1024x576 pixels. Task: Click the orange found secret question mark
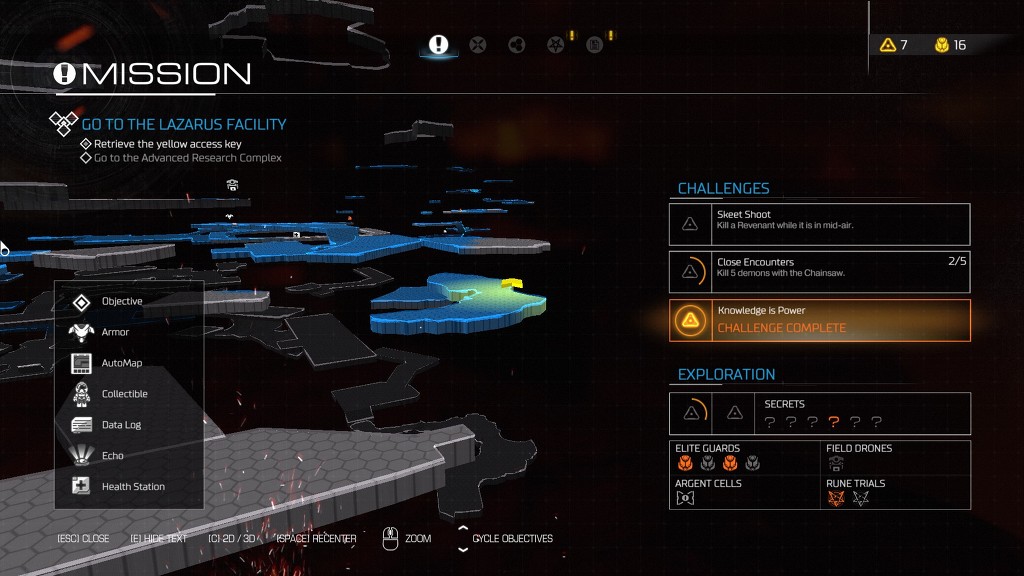pyautogui.click(x=833, y=422)
